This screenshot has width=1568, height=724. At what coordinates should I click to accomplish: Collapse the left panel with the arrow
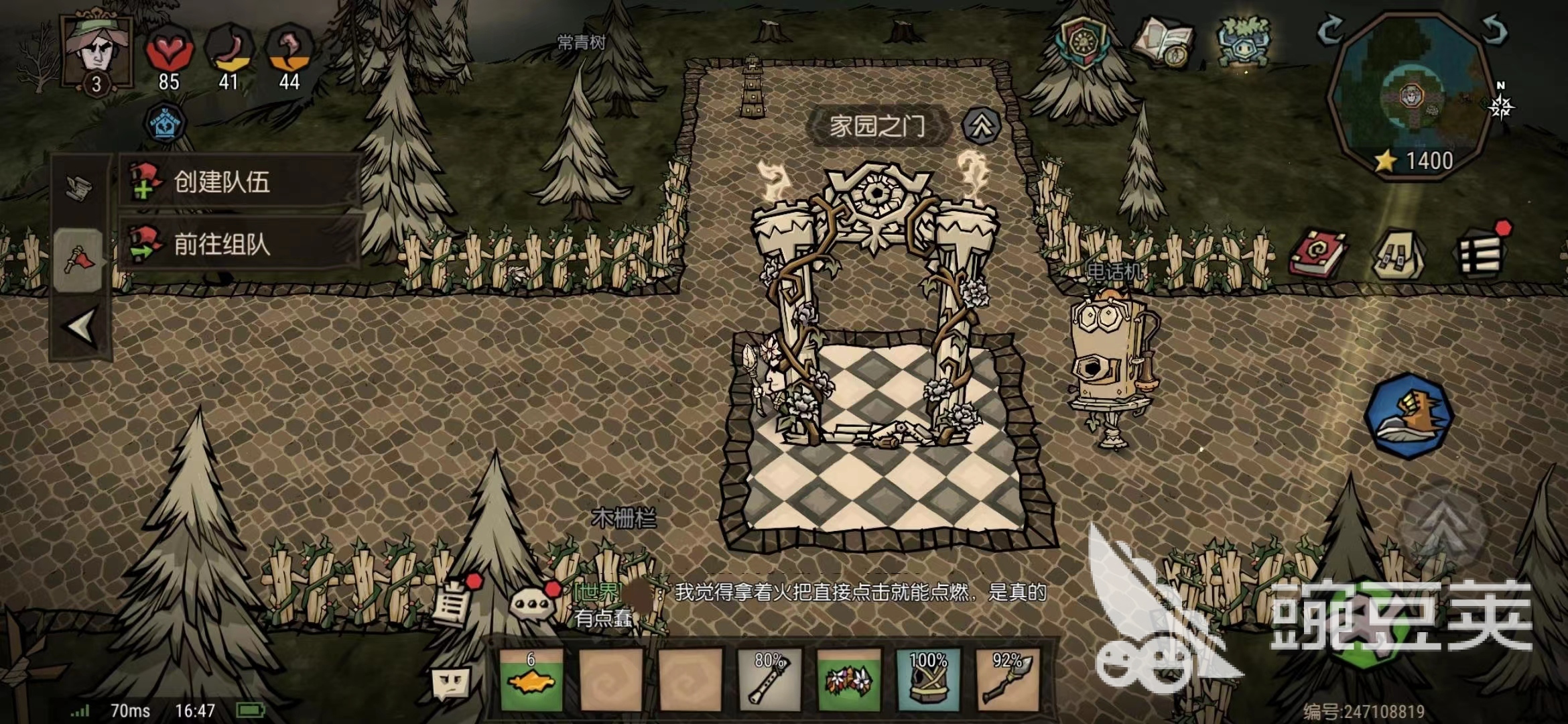(x=80, y=328)
